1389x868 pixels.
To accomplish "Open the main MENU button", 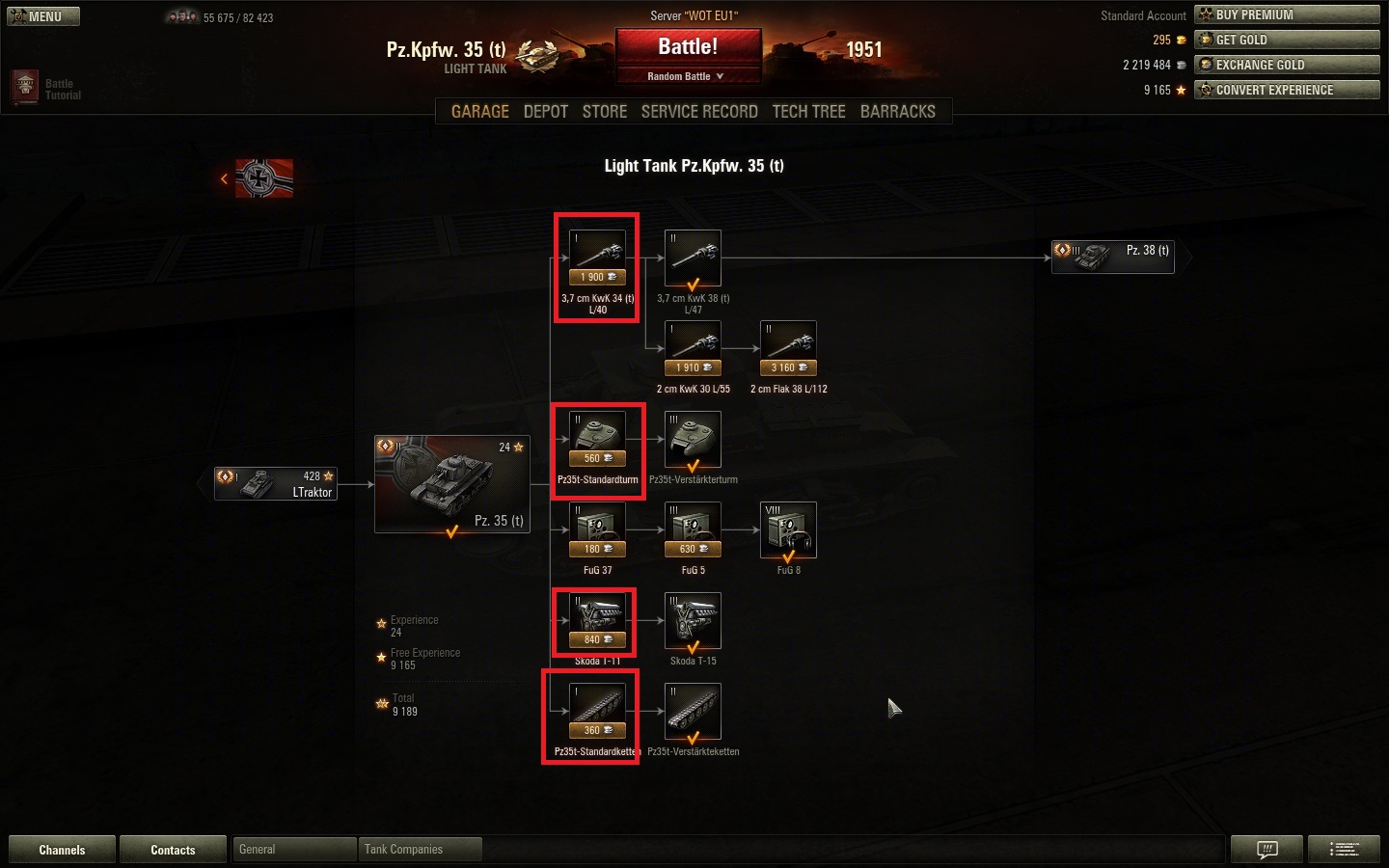I will pyautogui.click(x=43, y=16).
